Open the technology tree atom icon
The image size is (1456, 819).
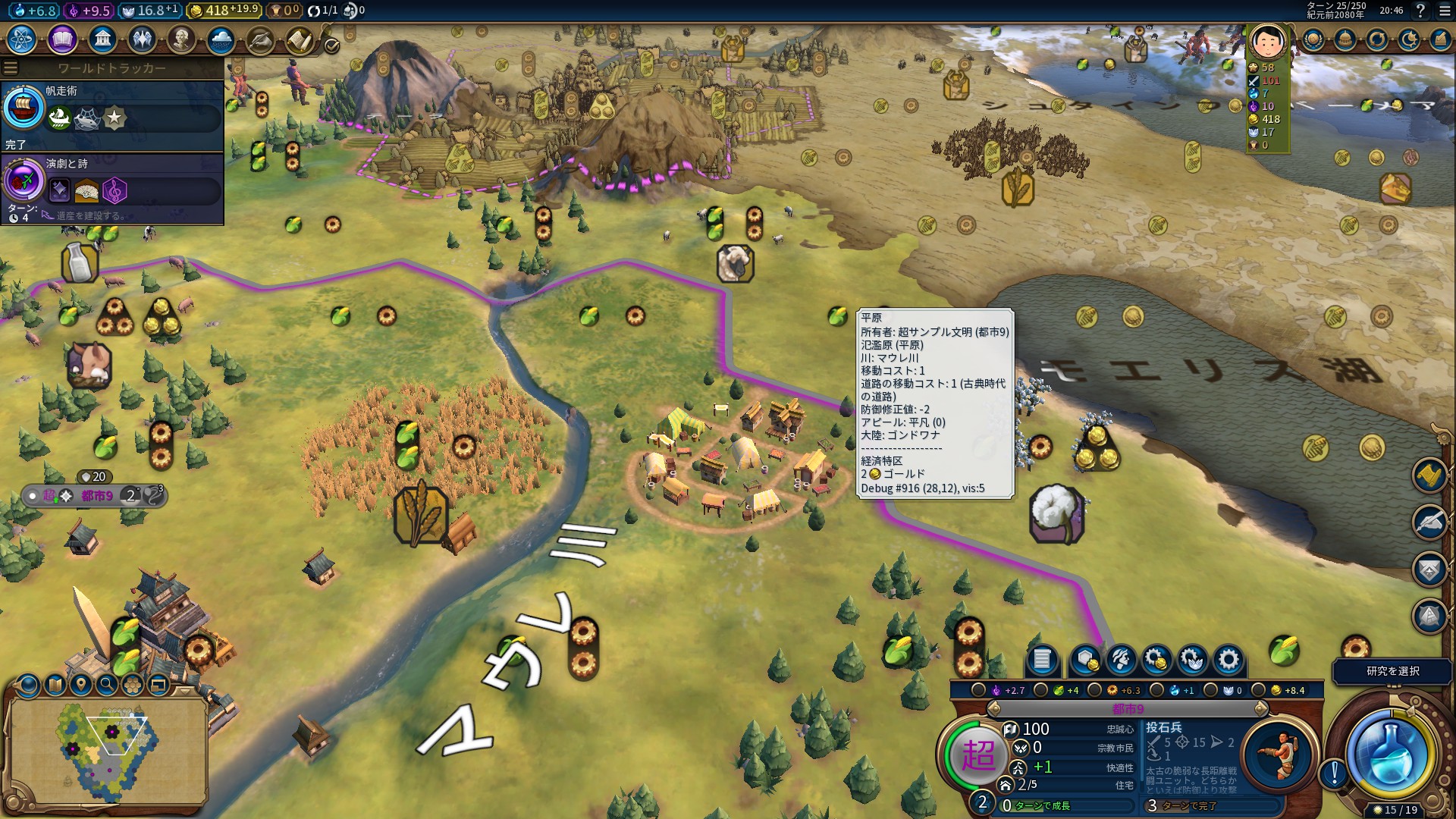(x=22, y=39)
